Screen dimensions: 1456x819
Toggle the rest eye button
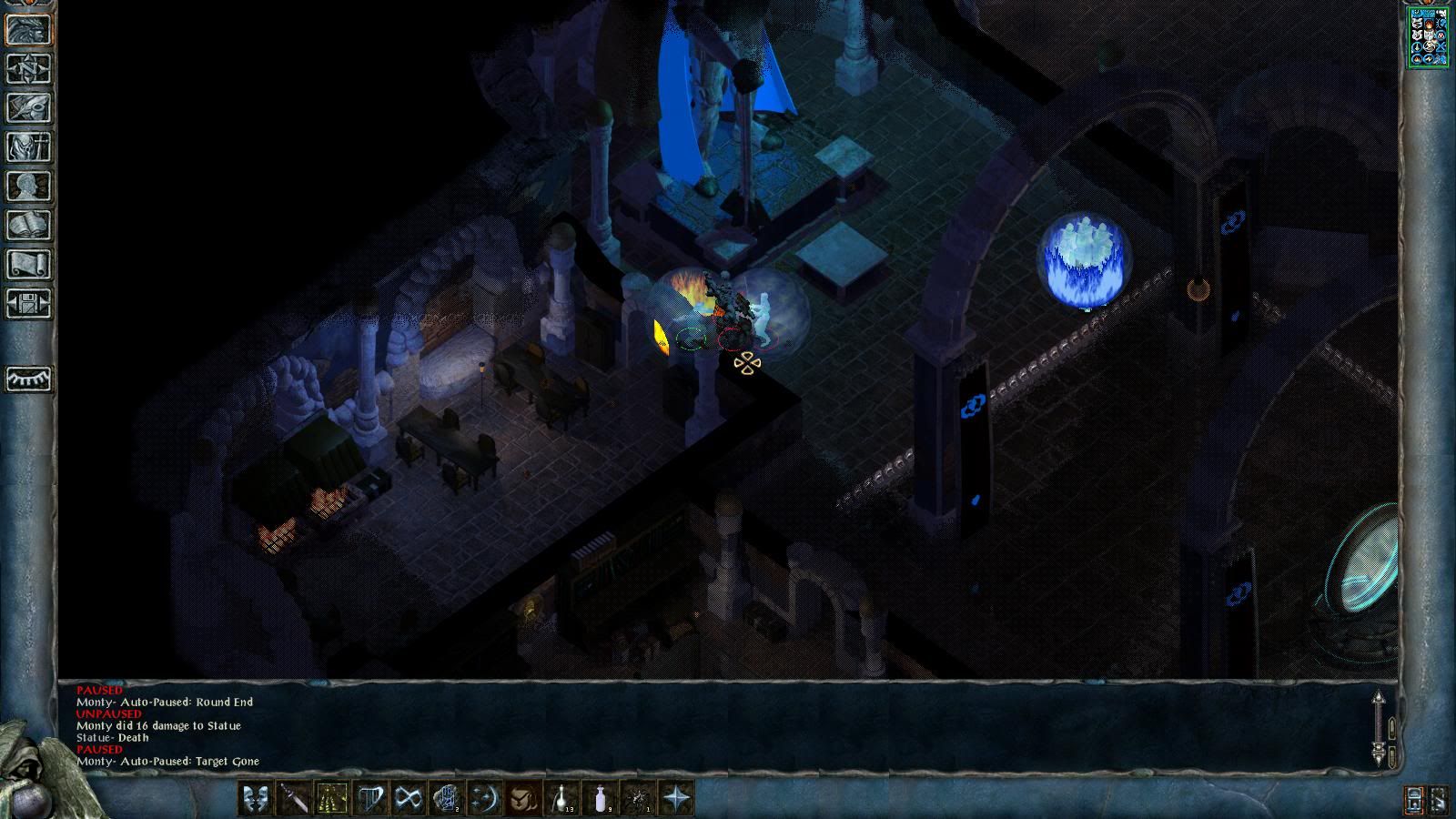coord(29,378)
